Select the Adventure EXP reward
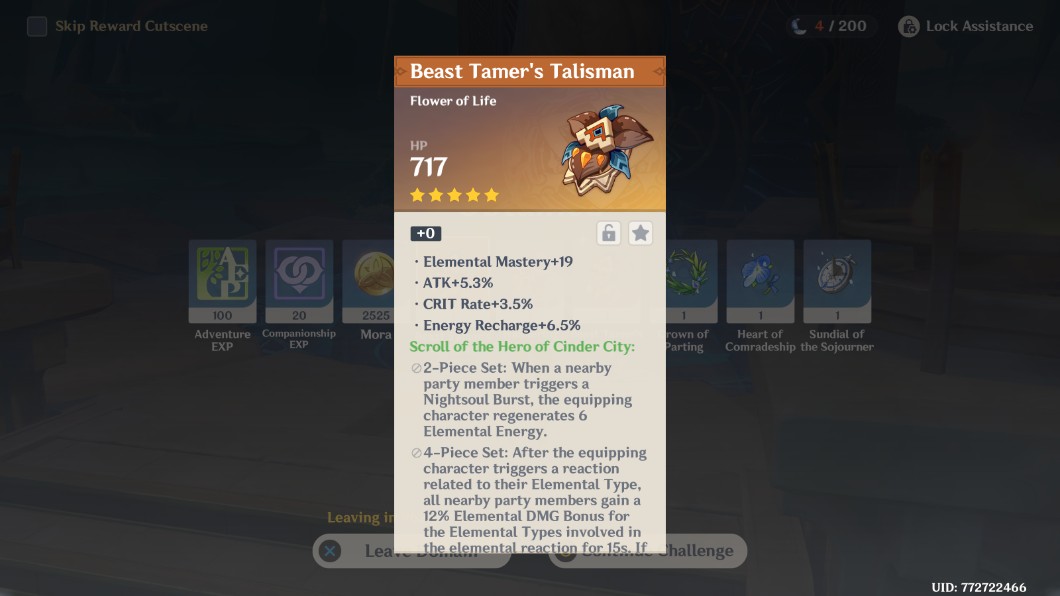This screenshot has height=596, width=1060. click(x=222, y=281)
